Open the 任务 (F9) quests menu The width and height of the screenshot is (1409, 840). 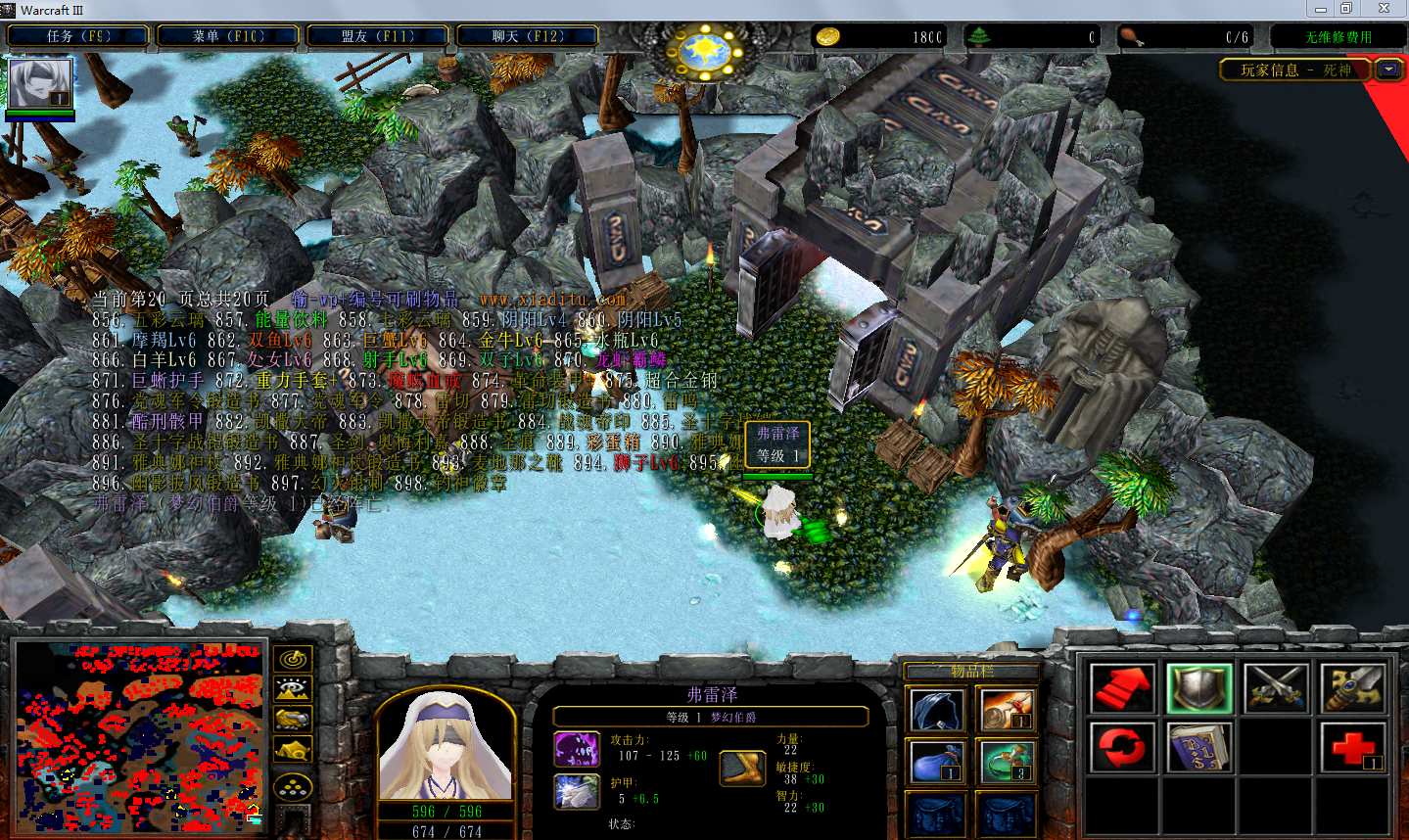point(78,36)
